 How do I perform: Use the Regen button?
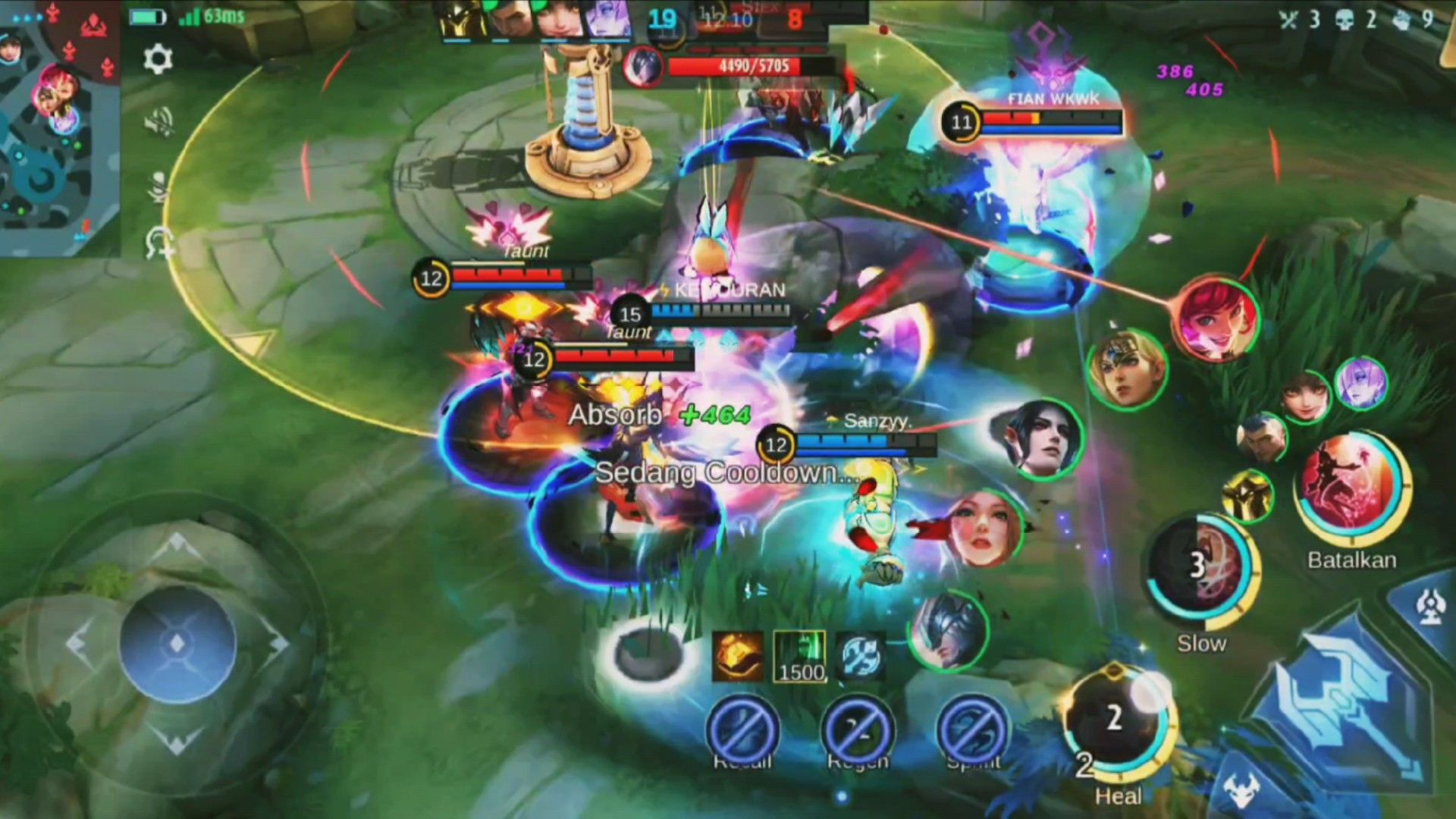pos(858,731)
